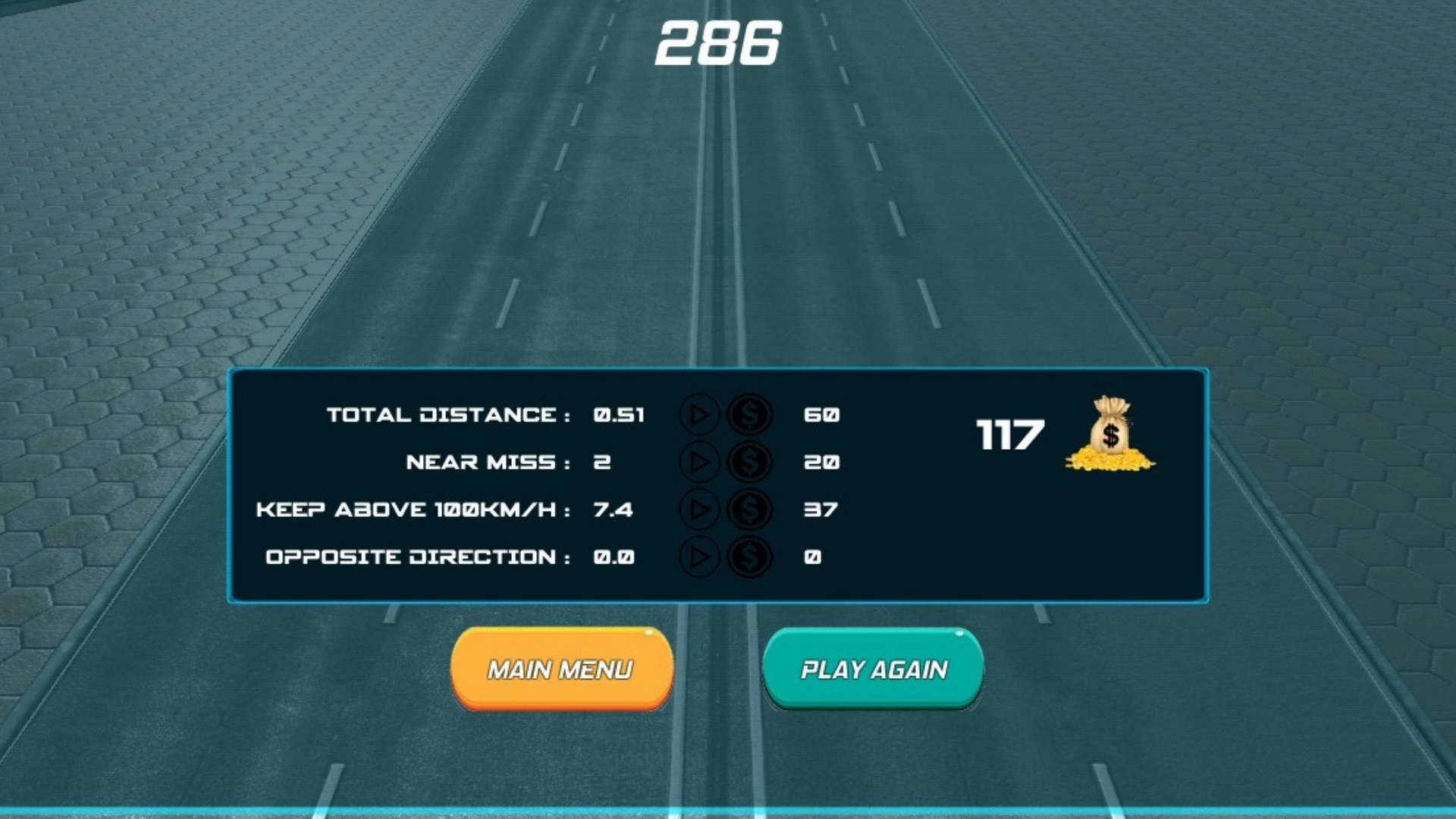Click the Keep Above 100km/h value 7.4
The width and height of the screenshot is (1456, 819).
coord(613,510)
